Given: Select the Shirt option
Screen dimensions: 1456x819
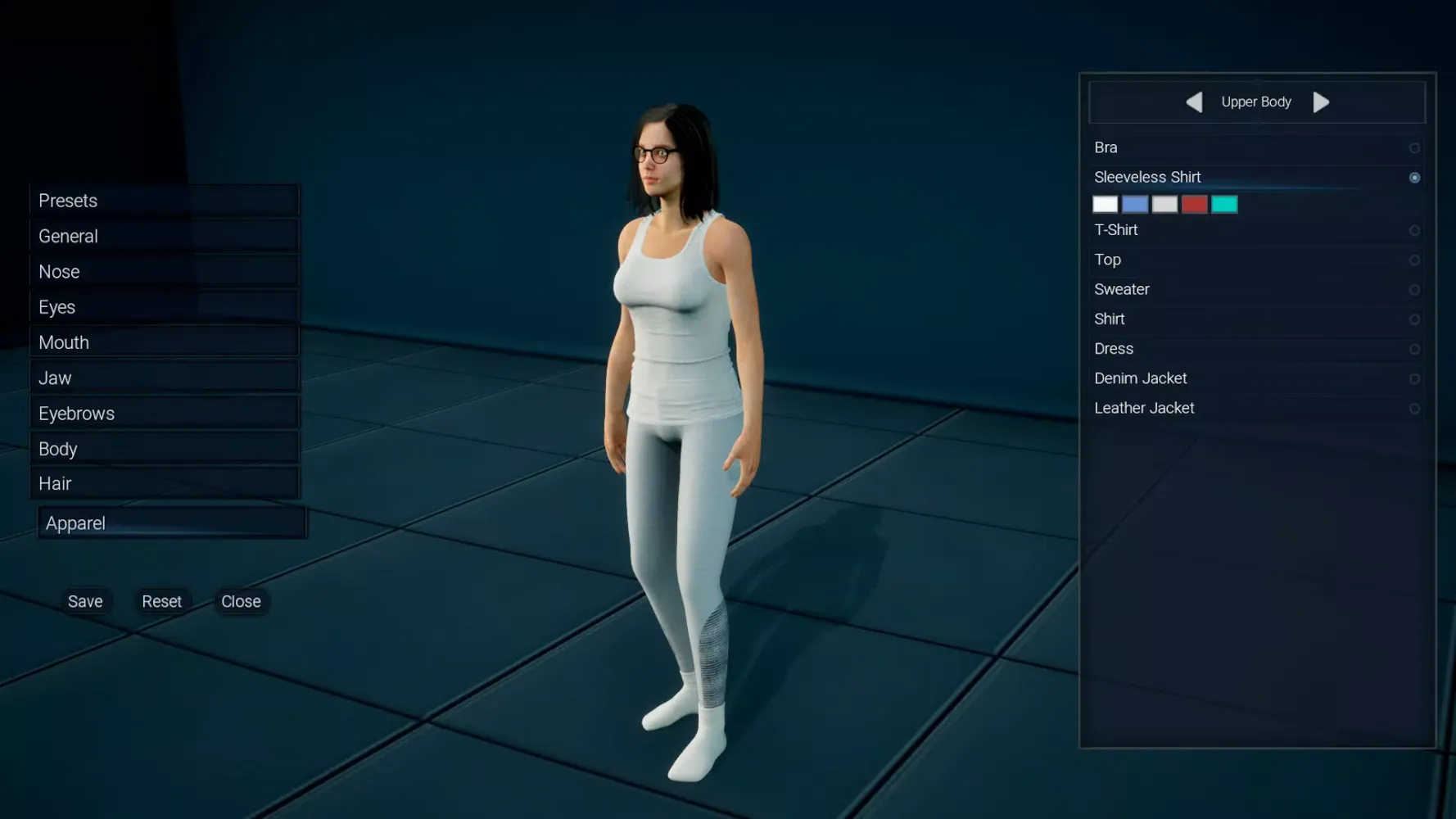Looking at the screenshot, I should pyautogui.click(x=1414, y=319).
